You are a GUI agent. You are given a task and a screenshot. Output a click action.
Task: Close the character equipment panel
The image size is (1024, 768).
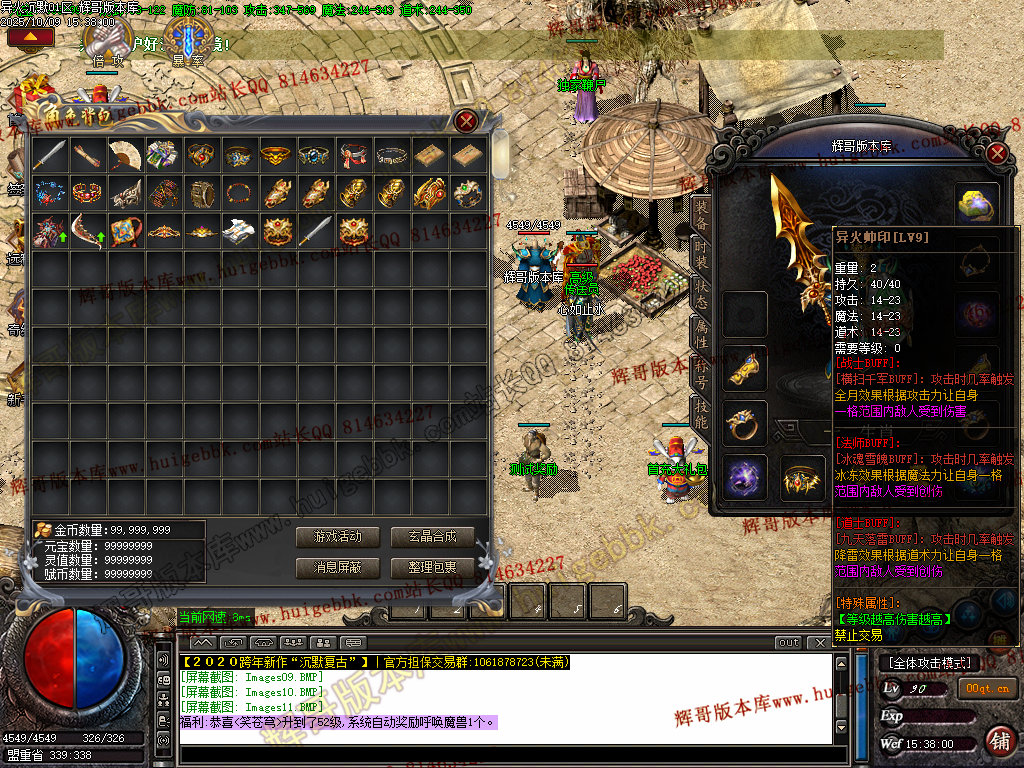(996, 153)
